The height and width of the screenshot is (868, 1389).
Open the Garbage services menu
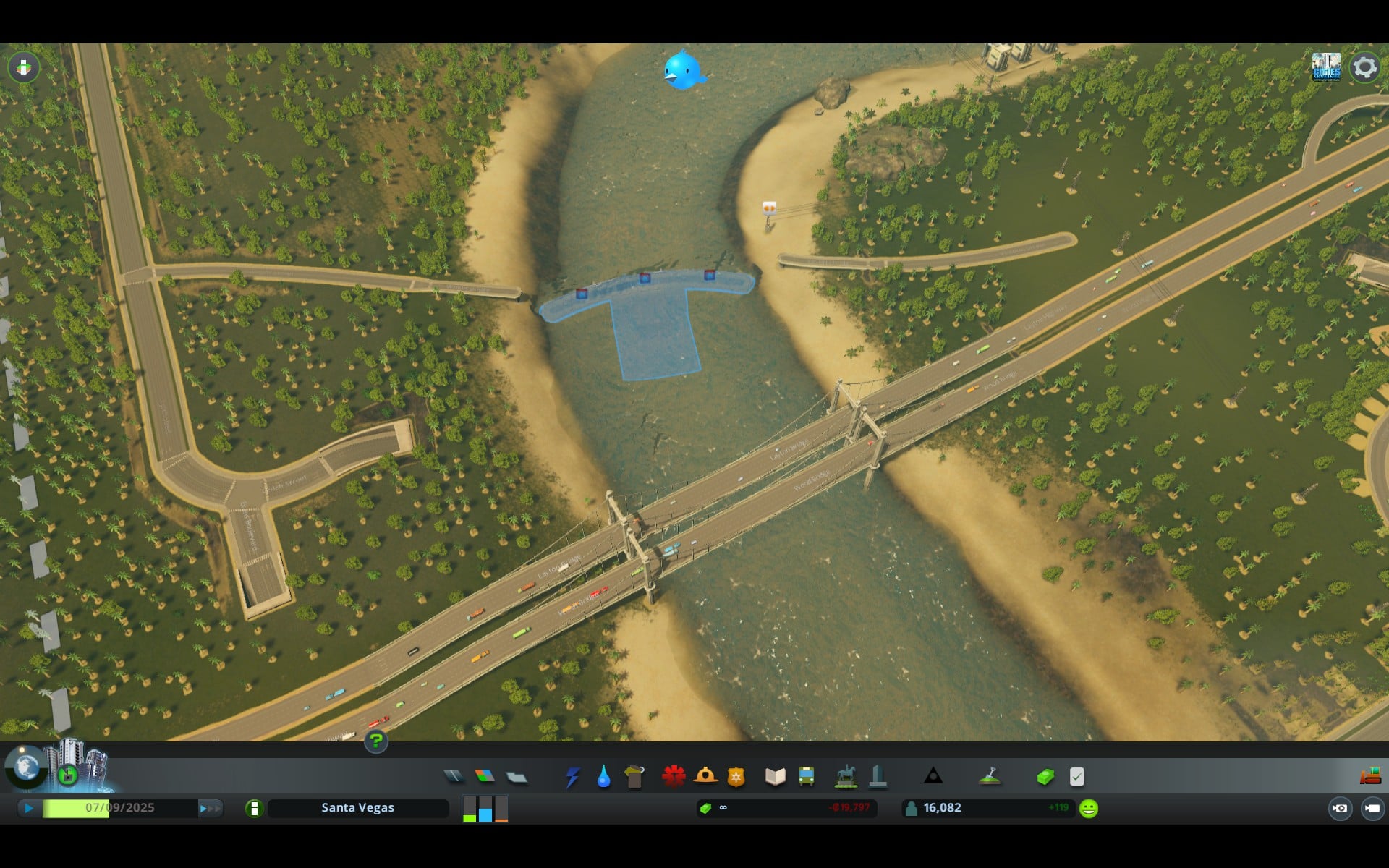(634, 778)
